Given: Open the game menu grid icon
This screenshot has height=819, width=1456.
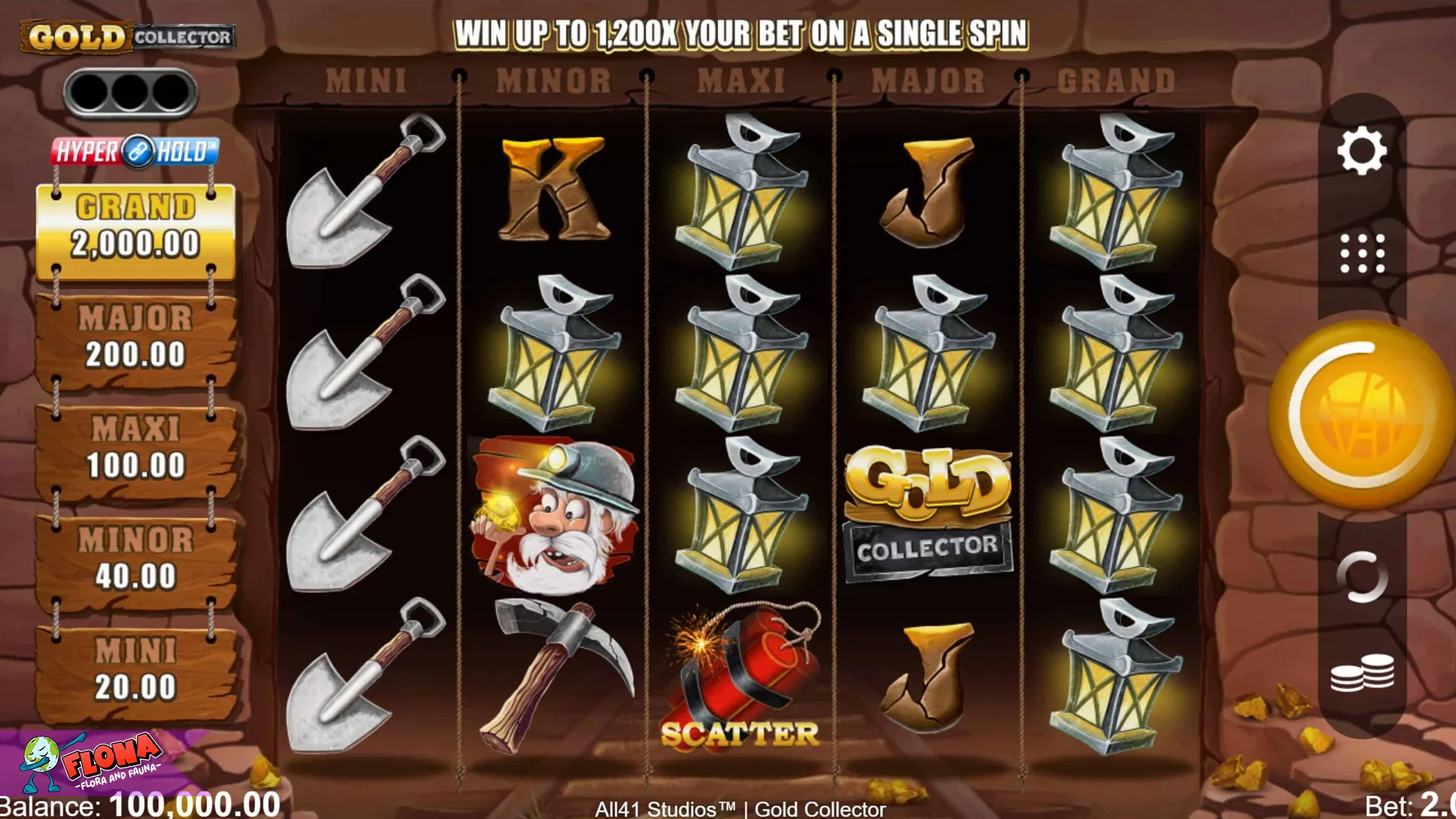Looking at the screenshot, I should (1363, 253).
